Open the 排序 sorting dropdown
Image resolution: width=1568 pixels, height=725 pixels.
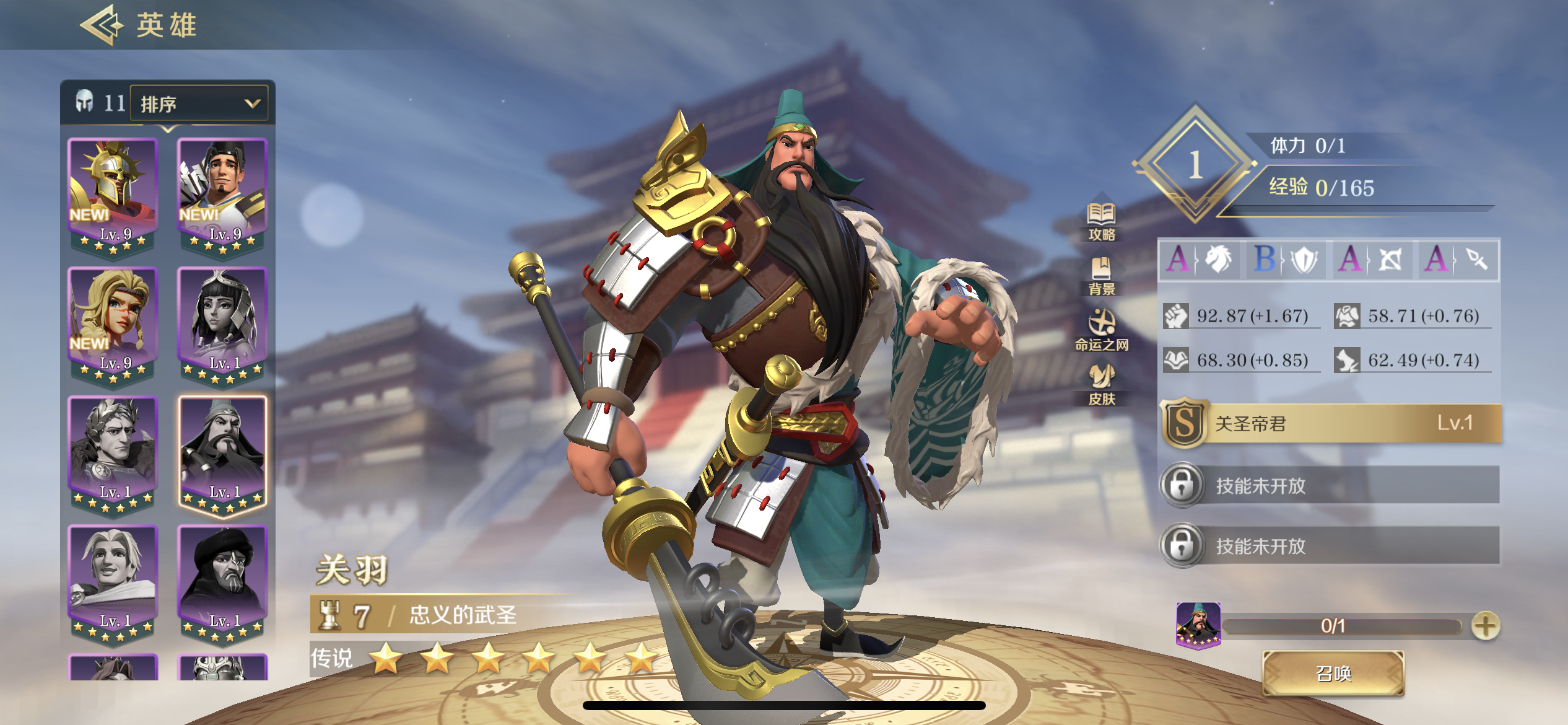tap(197, 103)
